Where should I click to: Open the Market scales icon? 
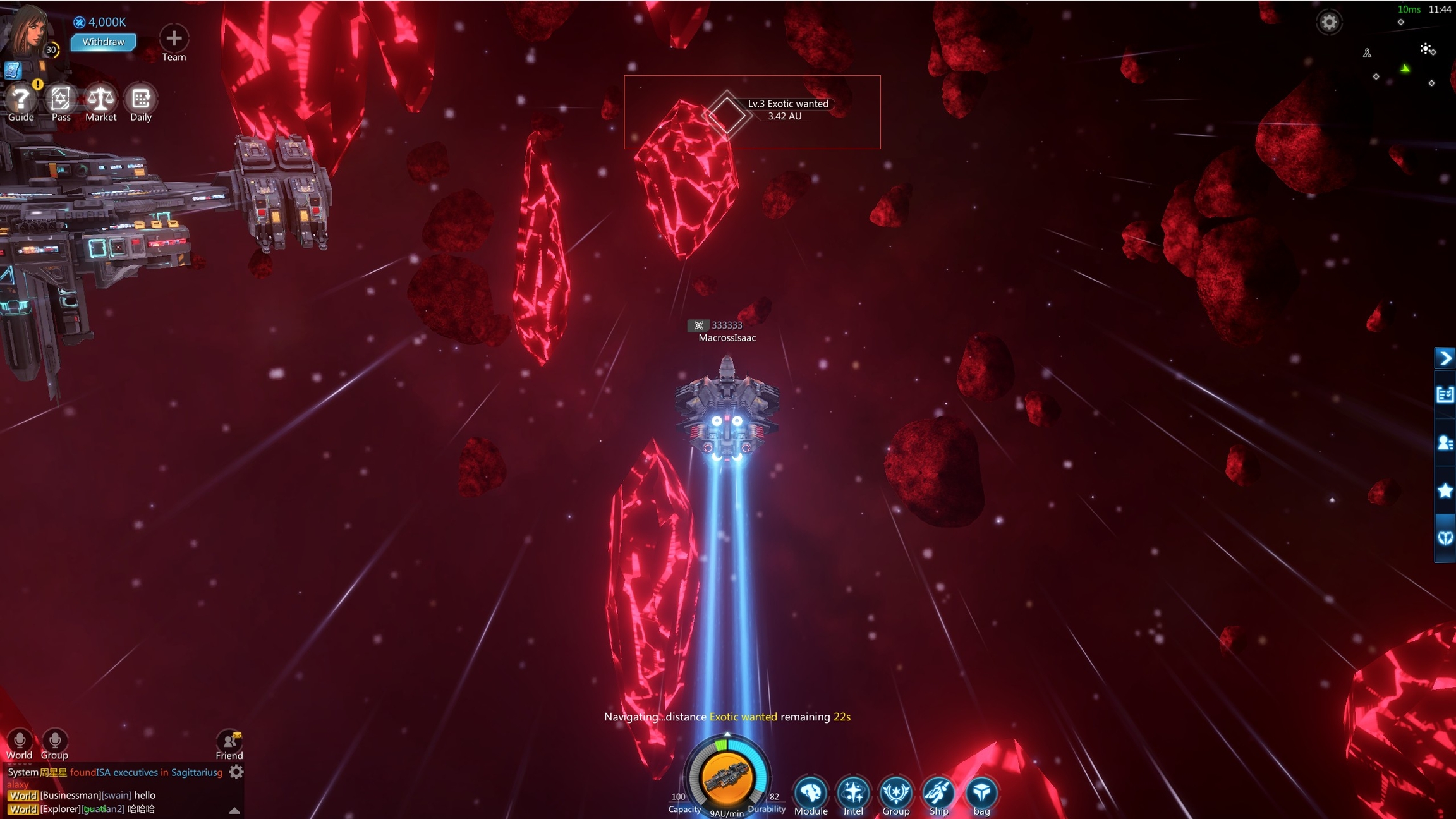pyautogui.click(x=100, y=99)
